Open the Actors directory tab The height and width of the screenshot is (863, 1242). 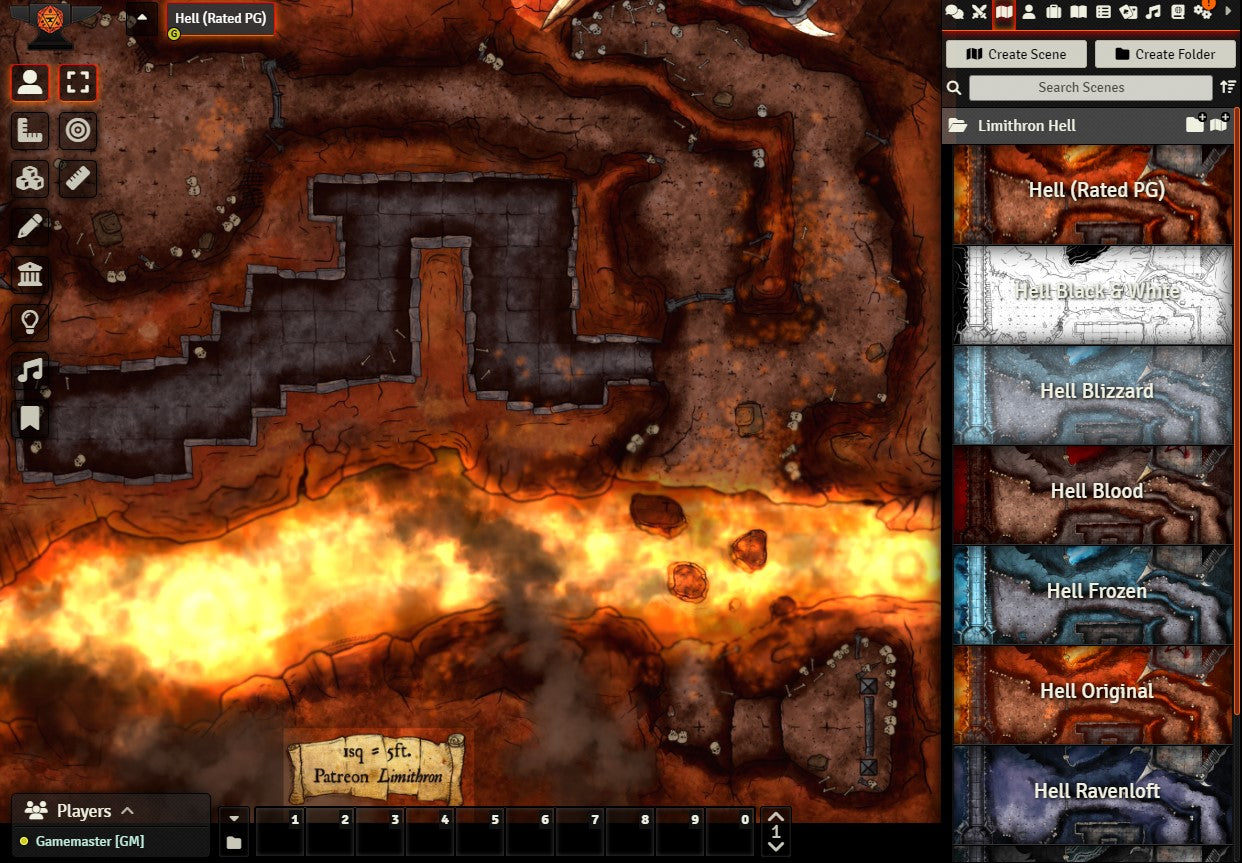1029,12
